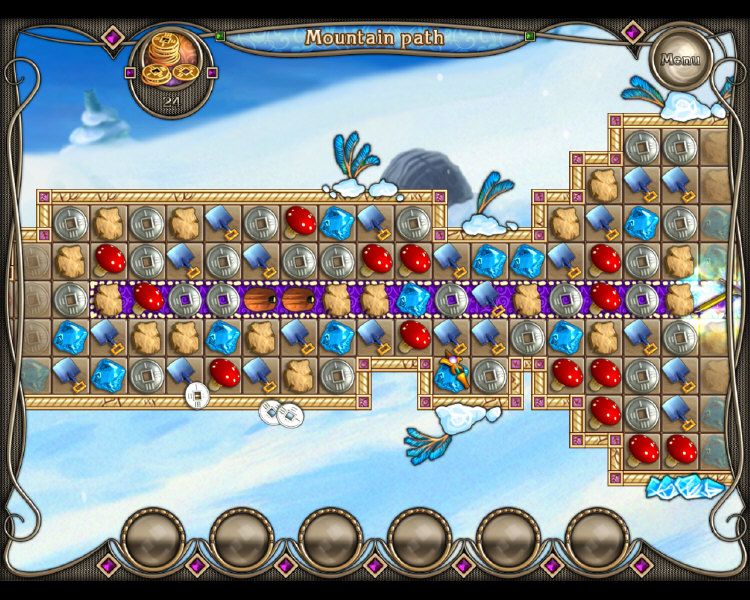Open the Menu button
750x600 pixels.
pyautogui.click(x=680, y=58)
